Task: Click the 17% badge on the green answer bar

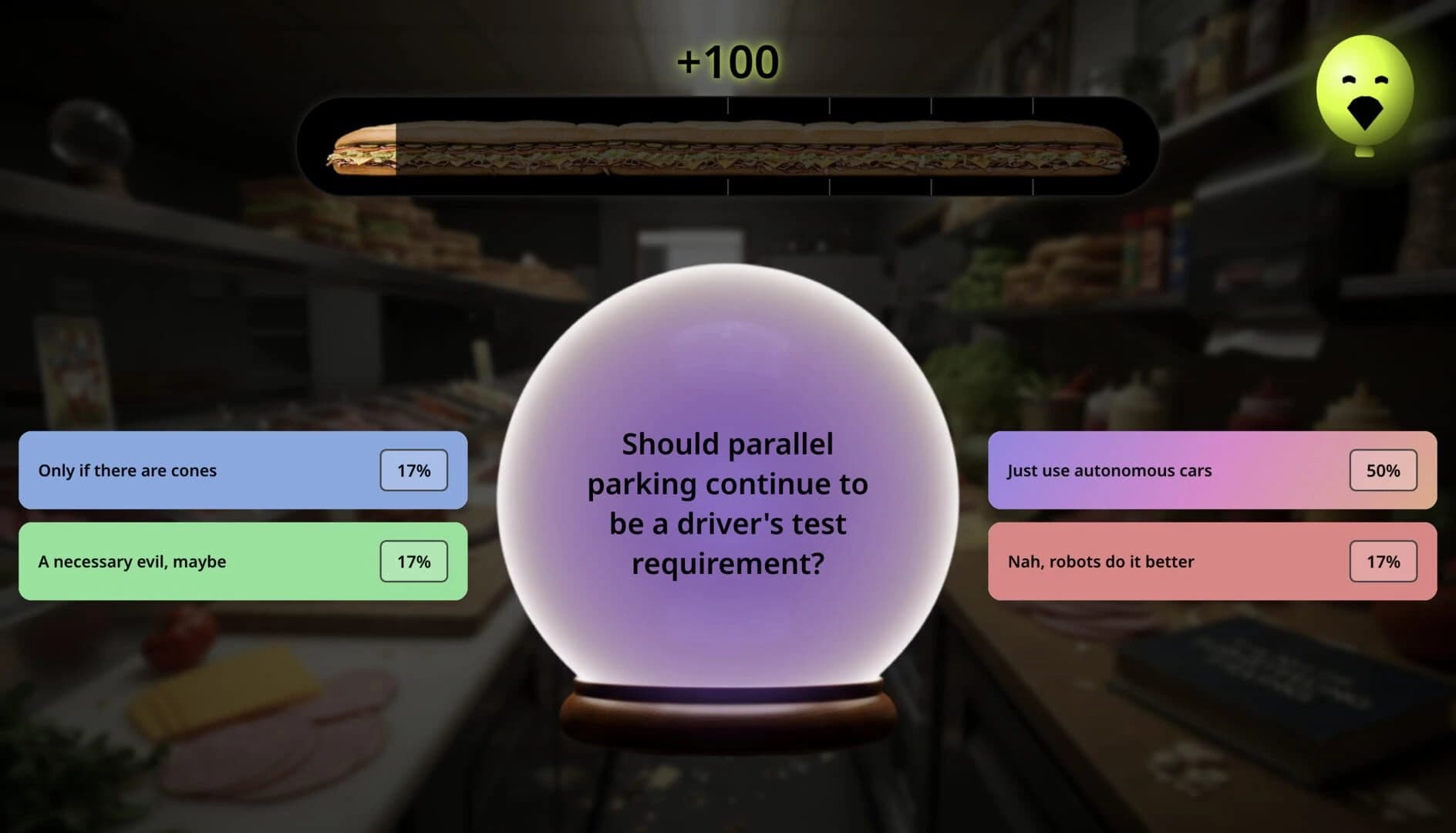Action: click(413, 562)
